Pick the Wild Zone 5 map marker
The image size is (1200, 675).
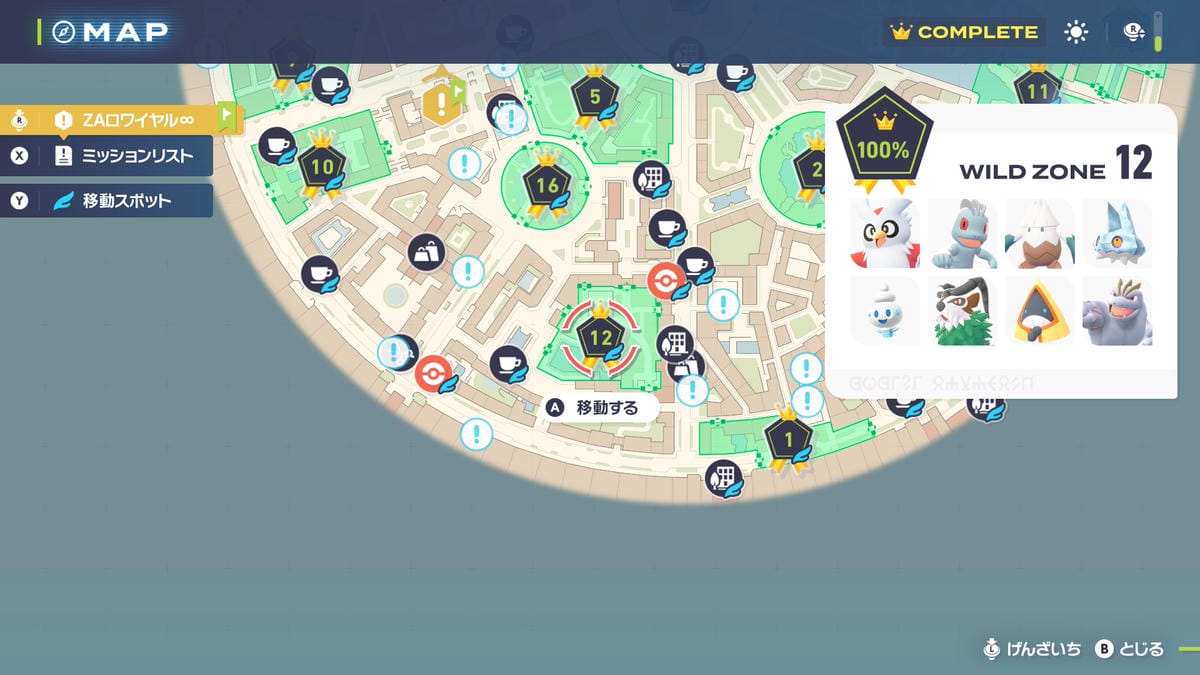coord(595,97)
